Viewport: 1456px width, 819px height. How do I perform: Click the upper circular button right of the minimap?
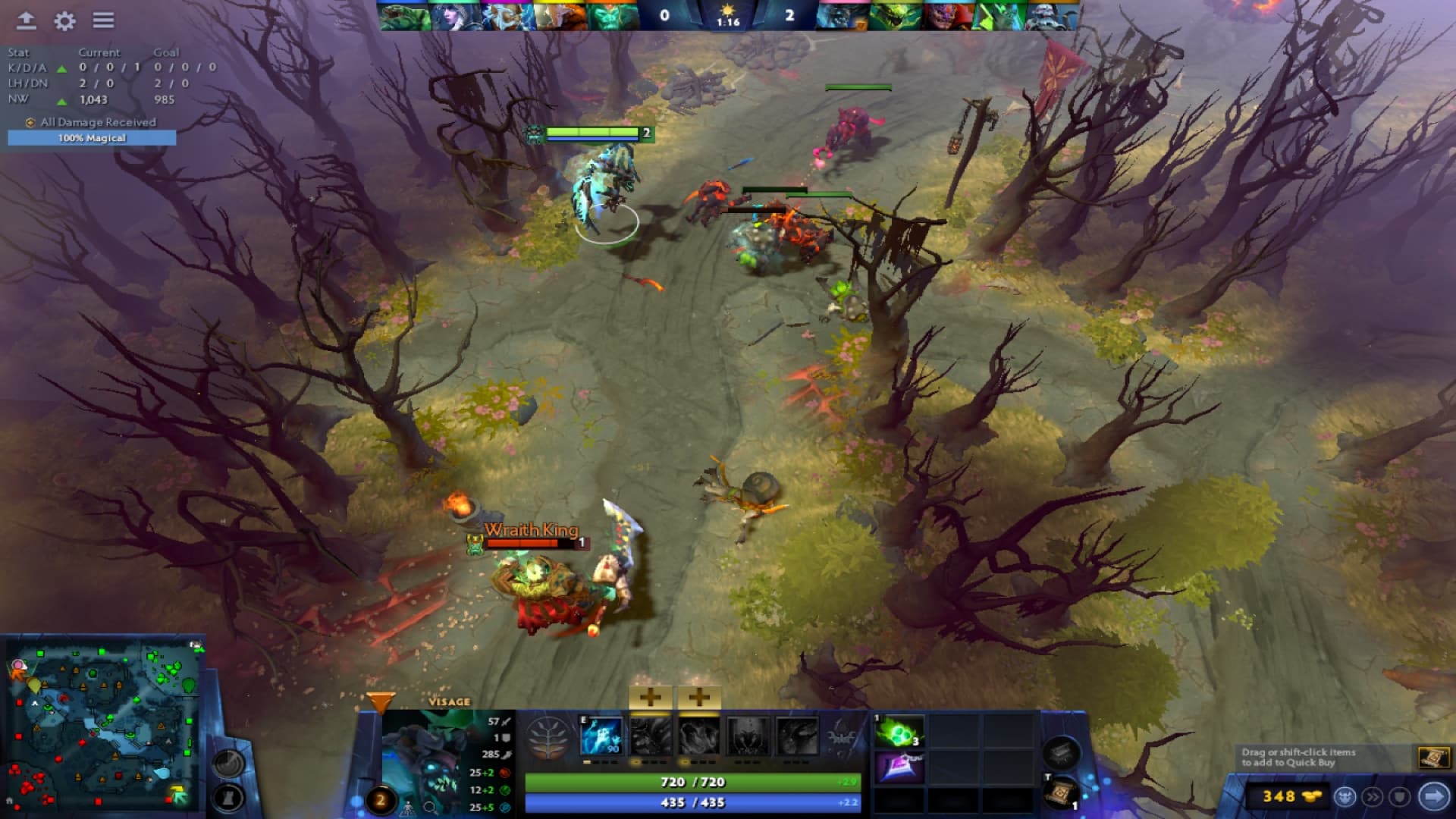tap(228, 762)
